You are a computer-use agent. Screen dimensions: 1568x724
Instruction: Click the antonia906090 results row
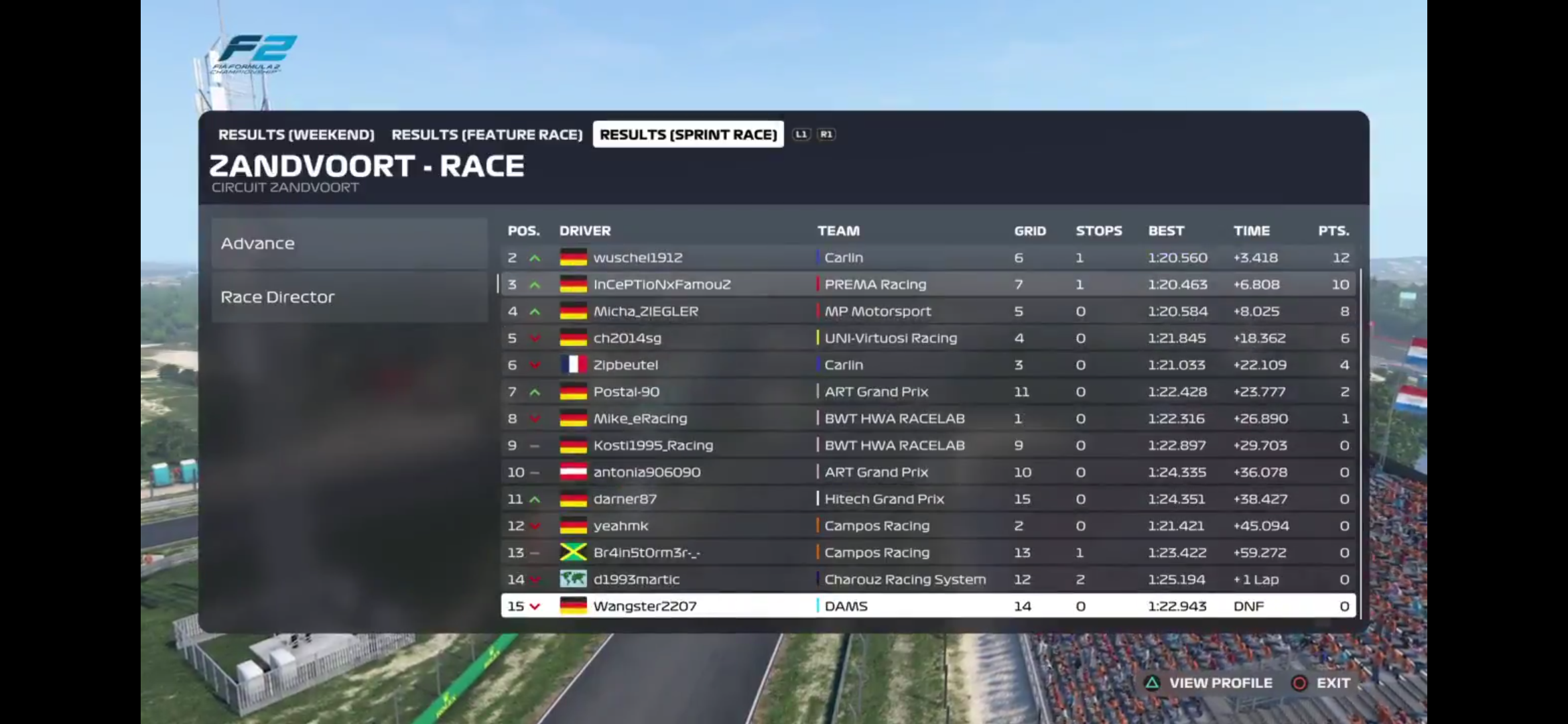(x=928, y=473)
